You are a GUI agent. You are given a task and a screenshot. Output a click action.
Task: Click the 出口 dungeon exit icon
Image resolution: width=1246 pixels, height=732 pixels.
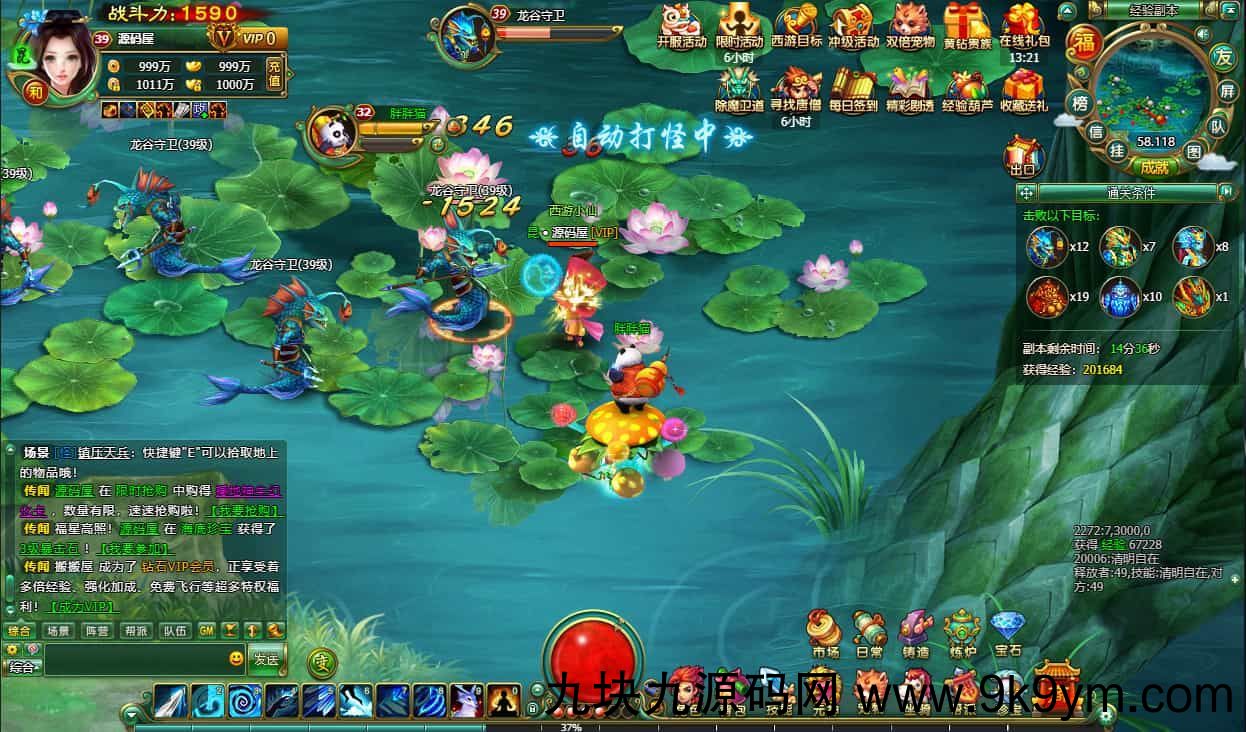pos(1023,158)
